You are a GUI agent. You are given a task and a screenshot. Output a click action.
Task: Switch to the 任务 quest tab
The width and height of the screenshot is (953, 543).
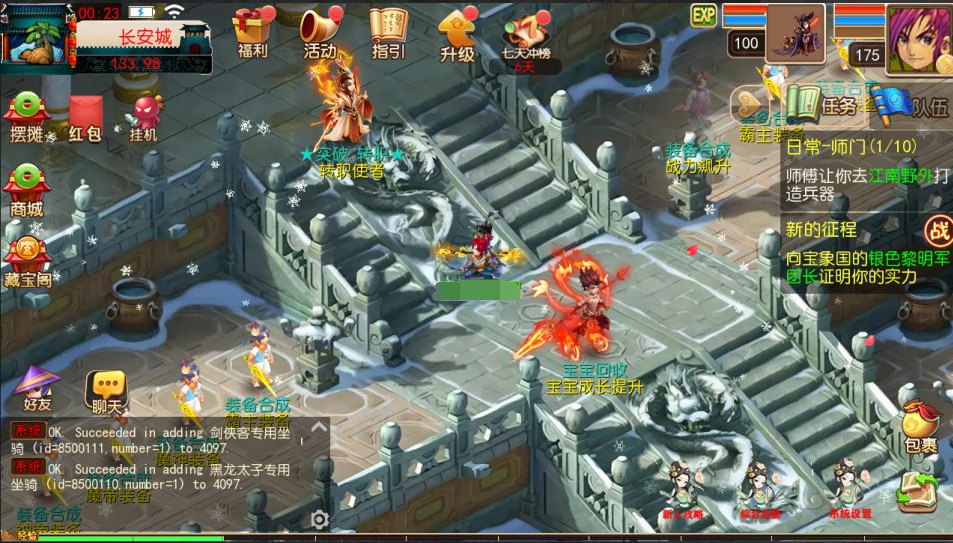point(818,104)
